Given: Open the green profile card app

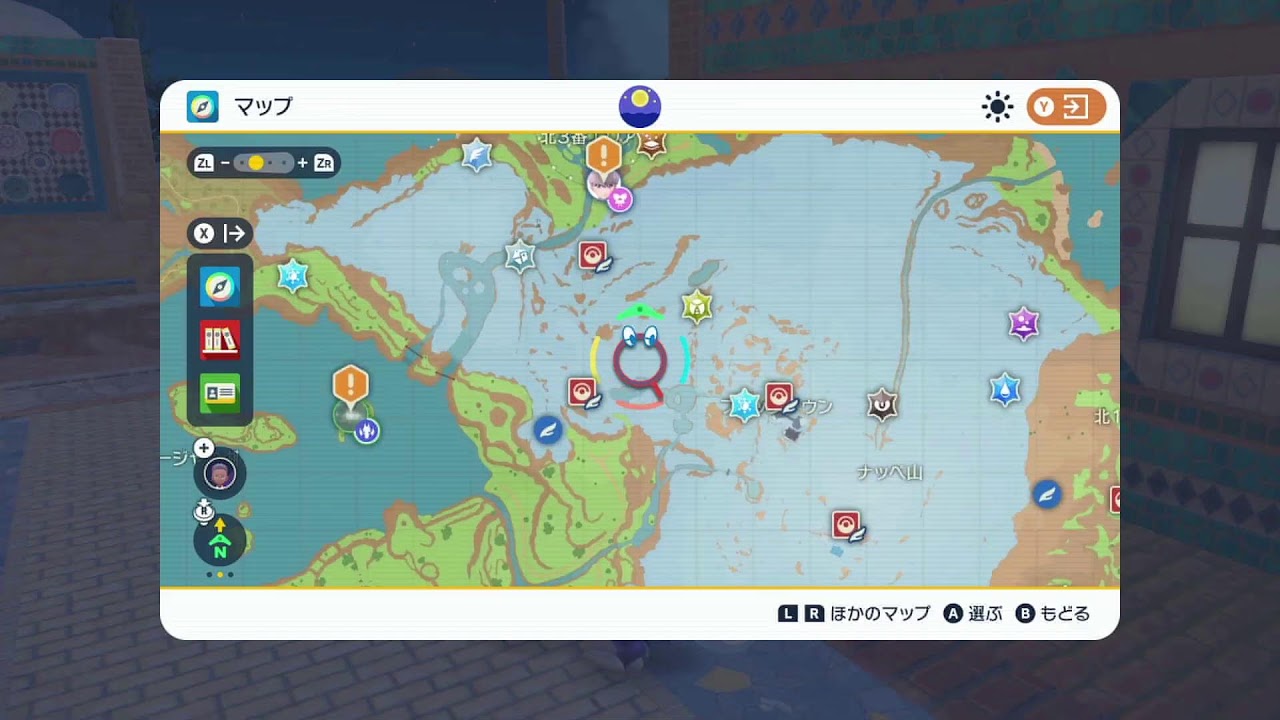Looking at the screenshot, I should point(220,393).
